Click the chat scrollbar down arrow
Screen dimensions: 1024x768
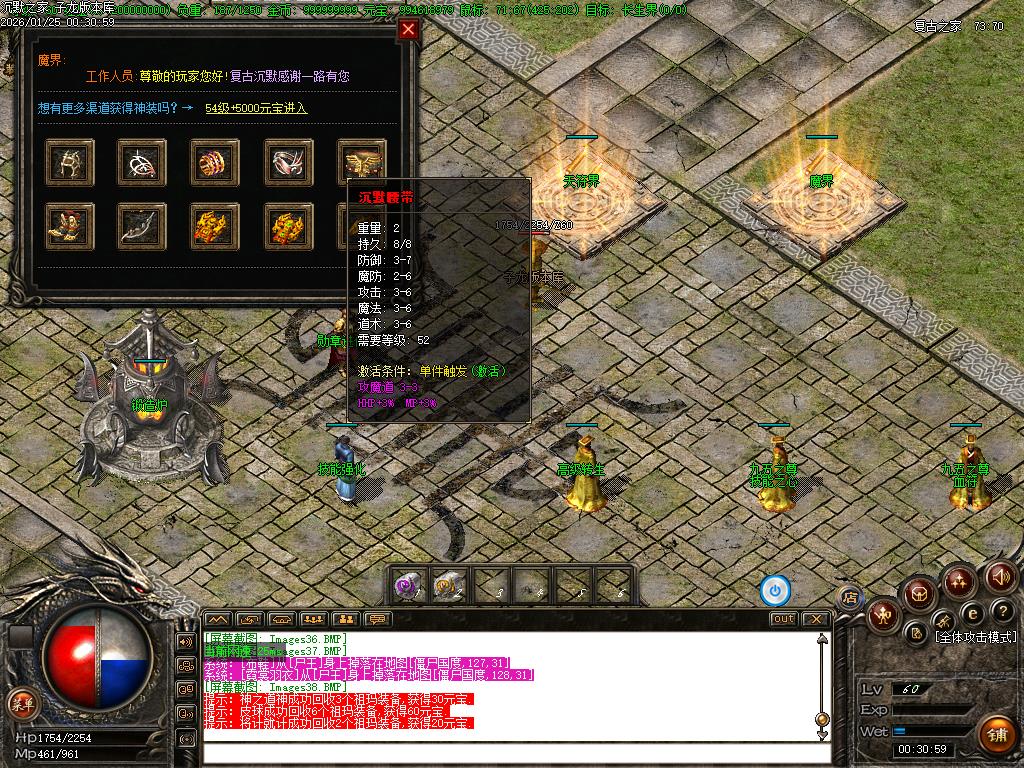coord(823,735)
